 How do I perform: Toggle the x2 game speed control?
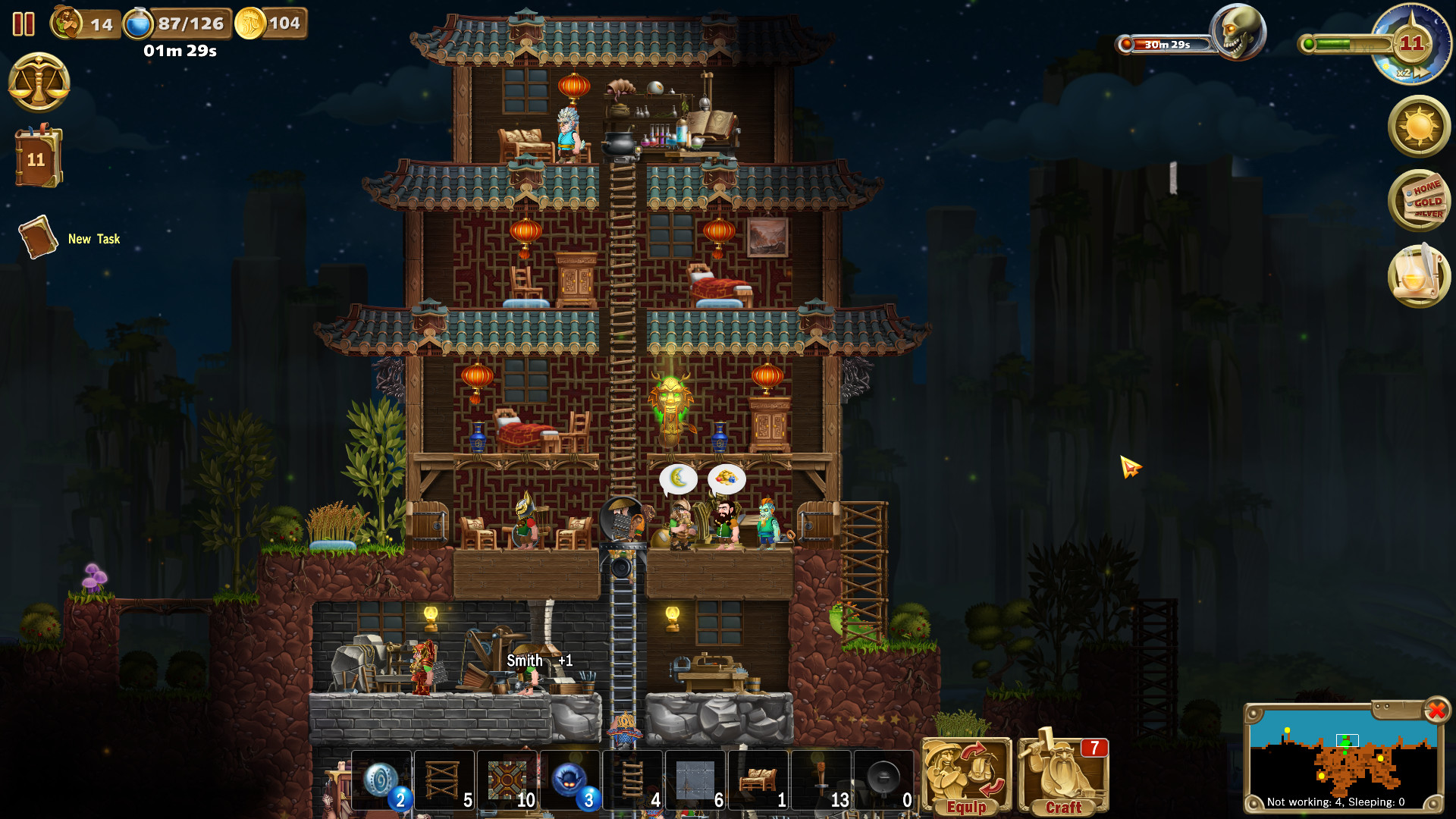point(1410,73)
